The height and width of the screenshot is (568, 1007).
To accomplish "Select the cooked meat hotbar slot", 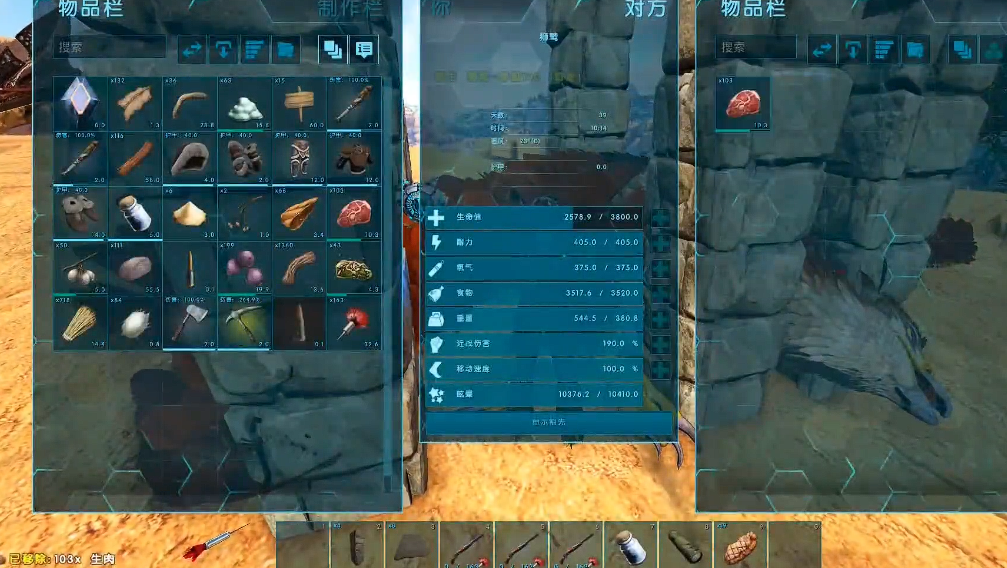I will 739,546.
